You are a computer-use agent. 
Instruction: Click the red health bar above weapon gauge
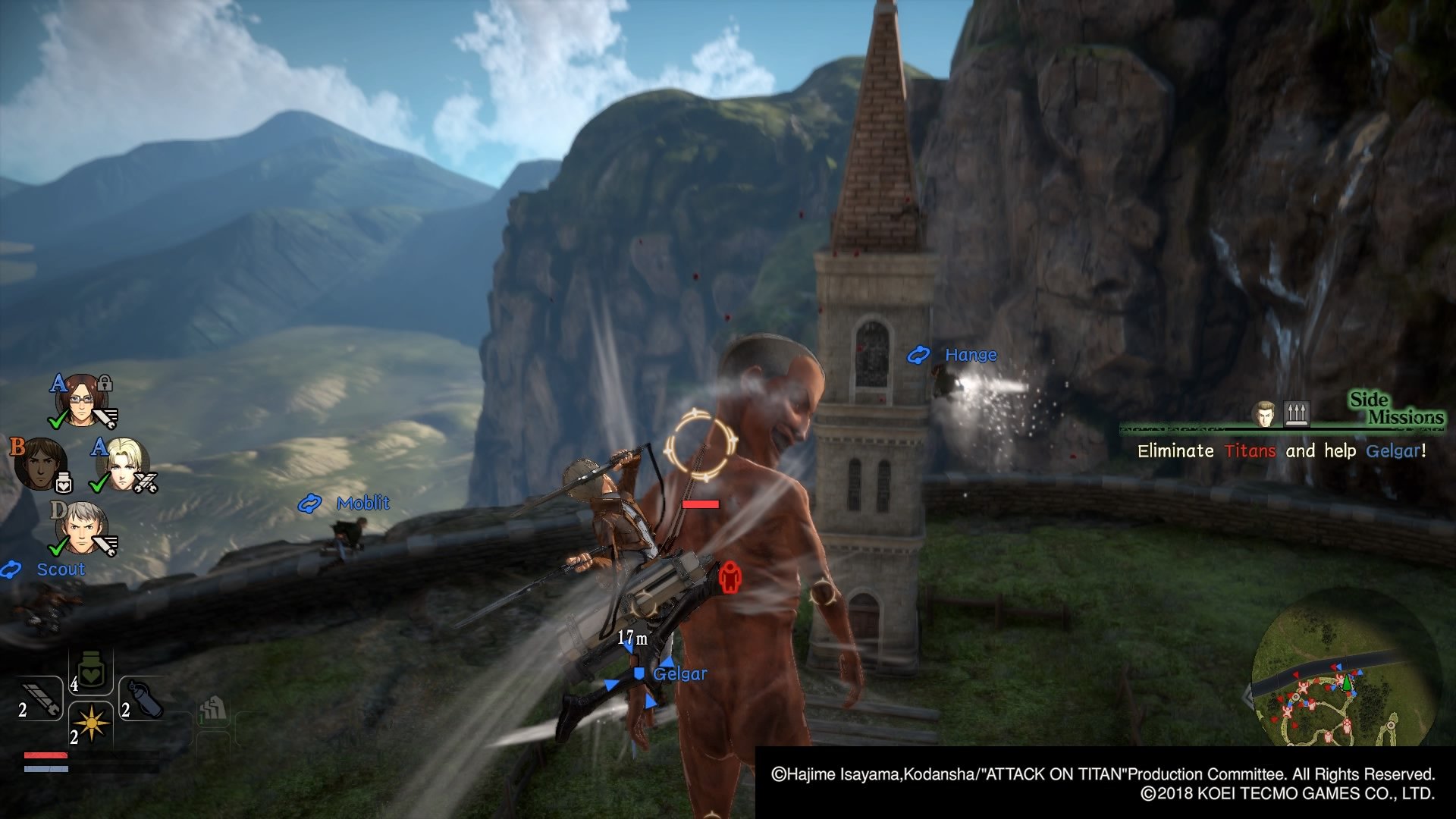(x=45, y=755)
